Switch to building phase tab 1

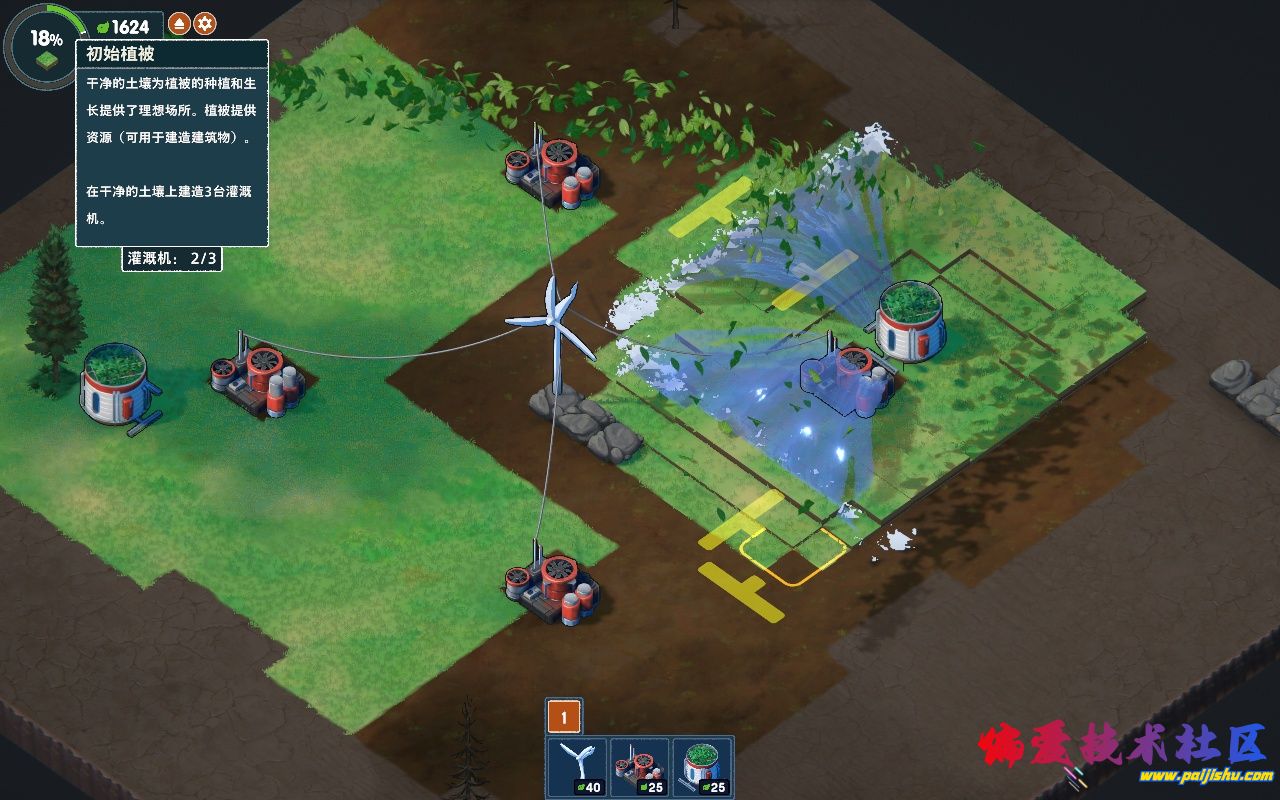(x=564, y=716)
